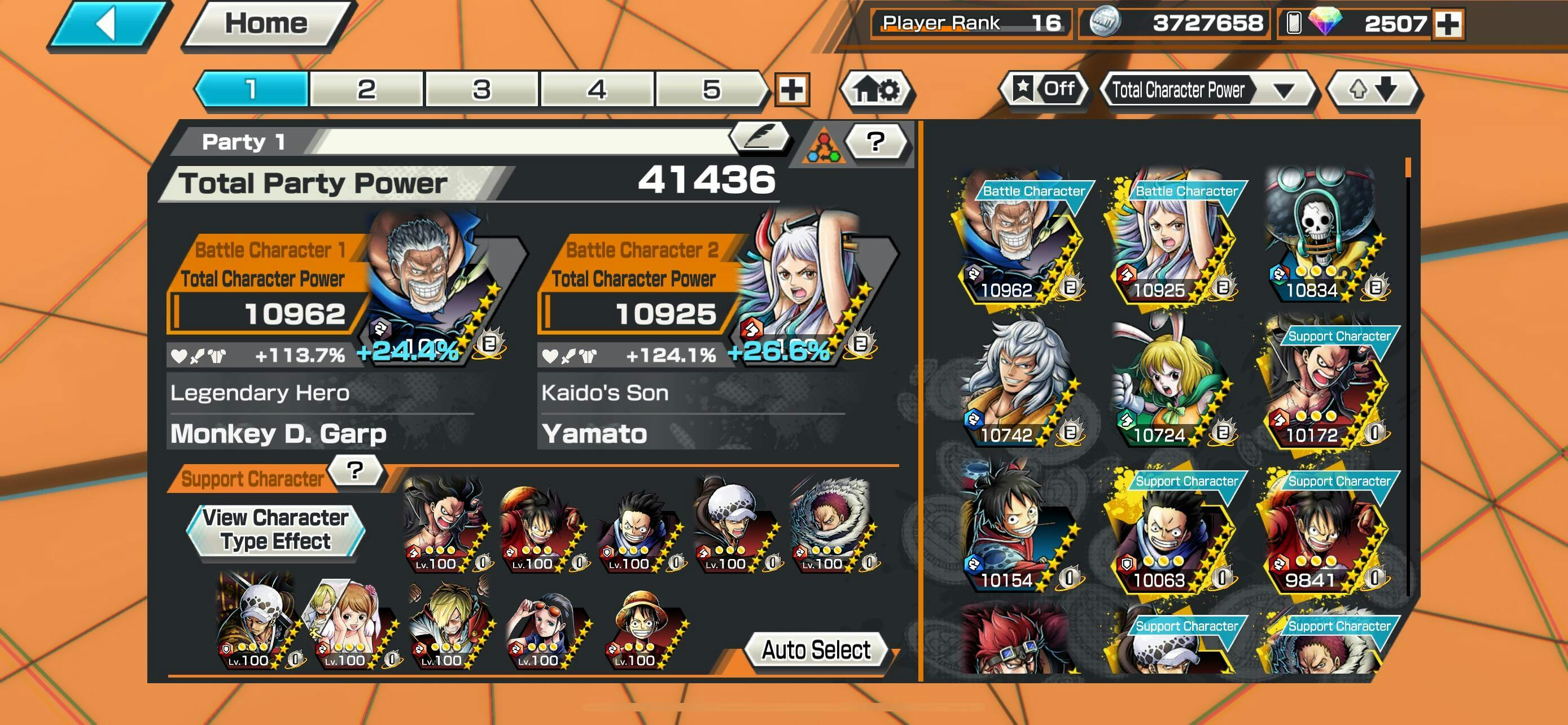Image resolution: width=1568 pixels, height=725 pixels.
Task: Select party tab 3
Action: pyautogui.click(x=481, y=89)
